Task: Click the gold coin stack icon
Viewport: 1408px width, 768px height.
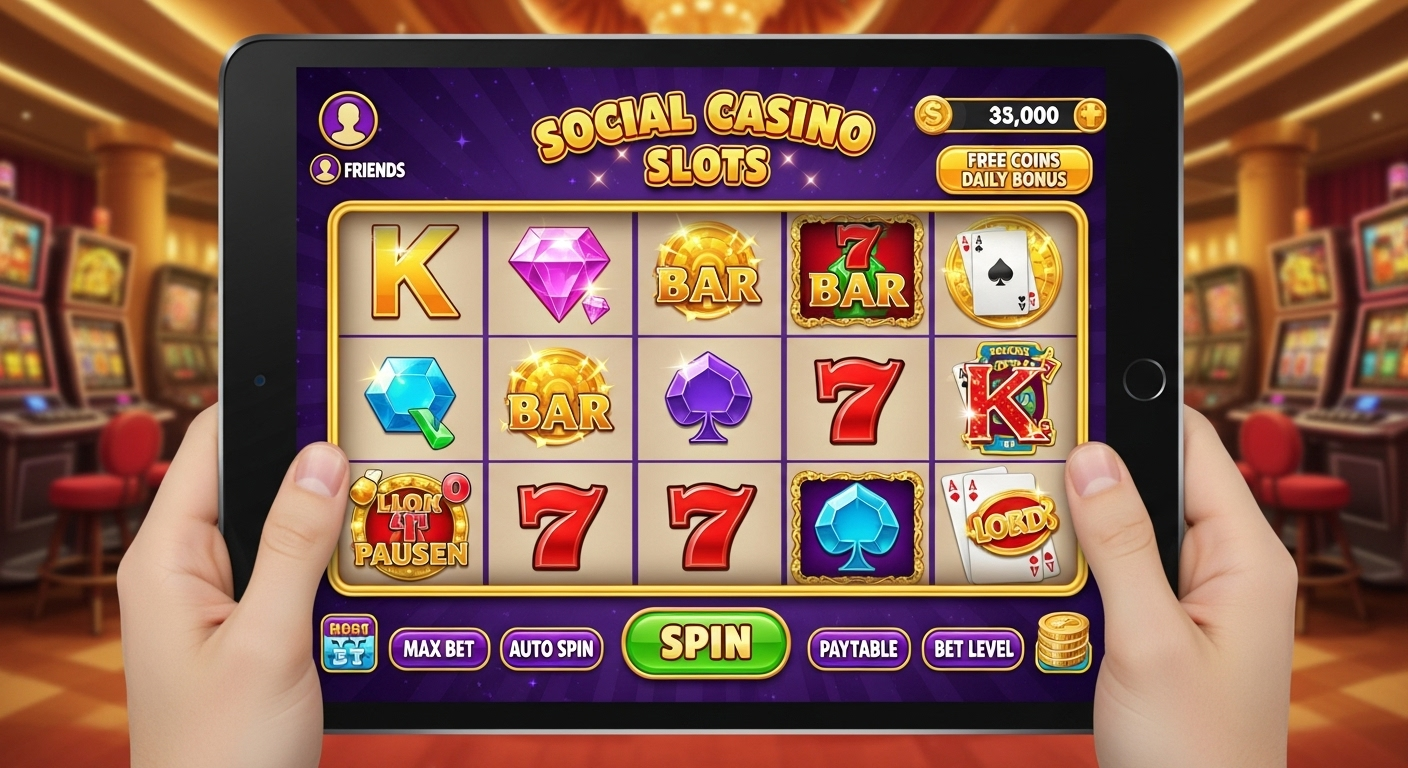Action: click(1062, 642)
